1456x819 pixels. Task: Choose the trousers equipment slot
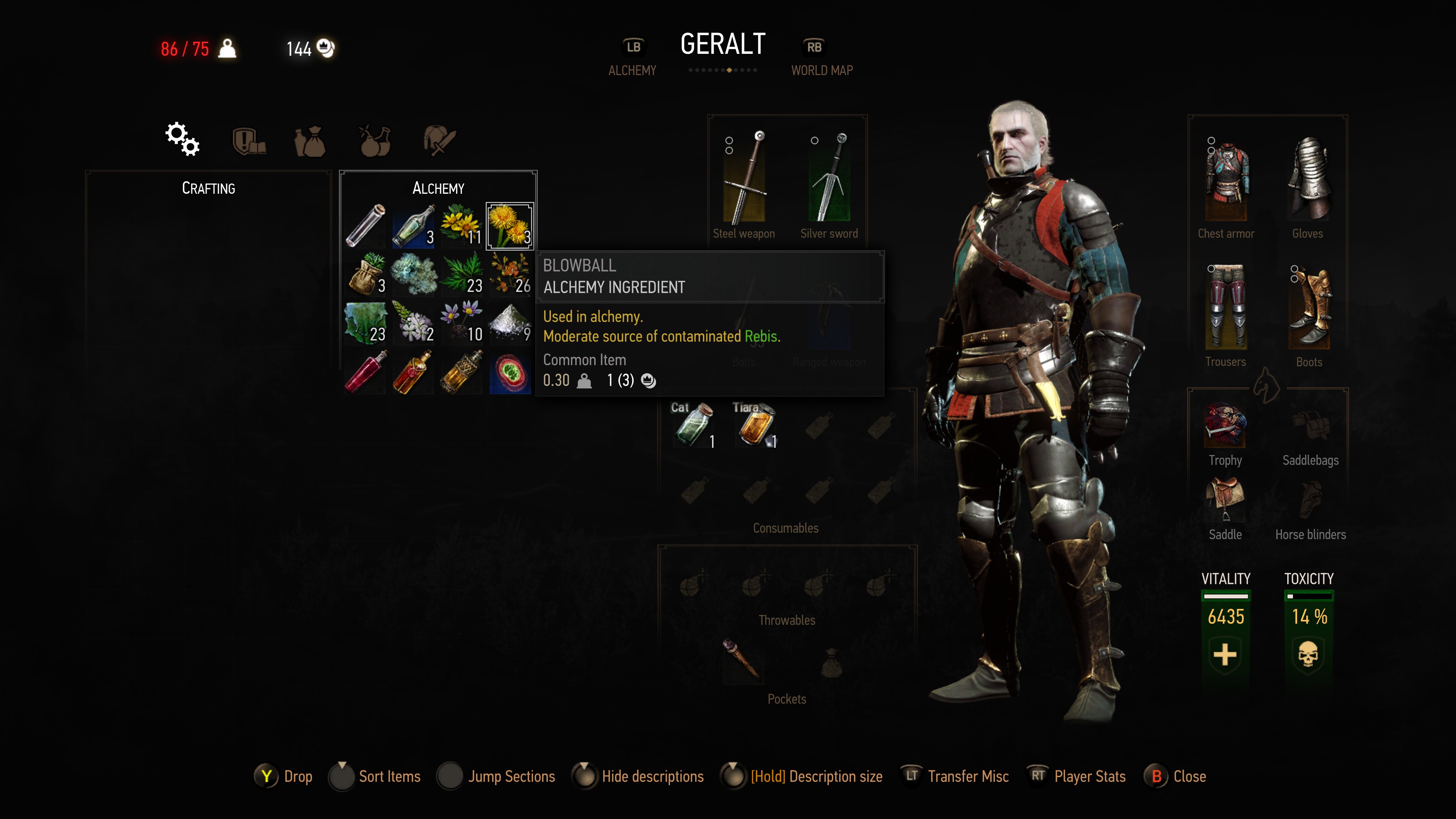(1225, 308)
